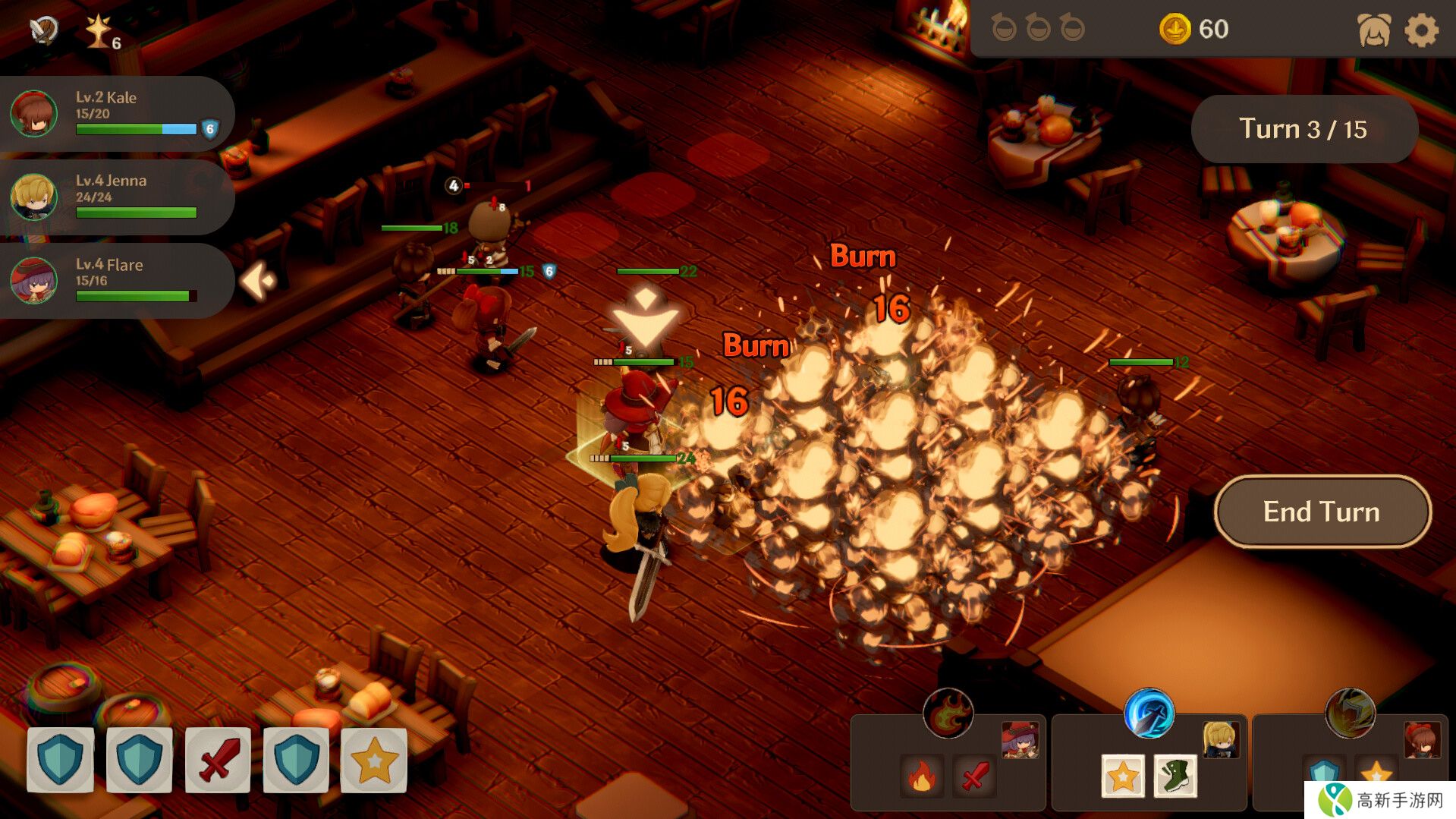Activate Flare's fire dragon skill
Screen dimensions: 1456x819
pos(948,713)
